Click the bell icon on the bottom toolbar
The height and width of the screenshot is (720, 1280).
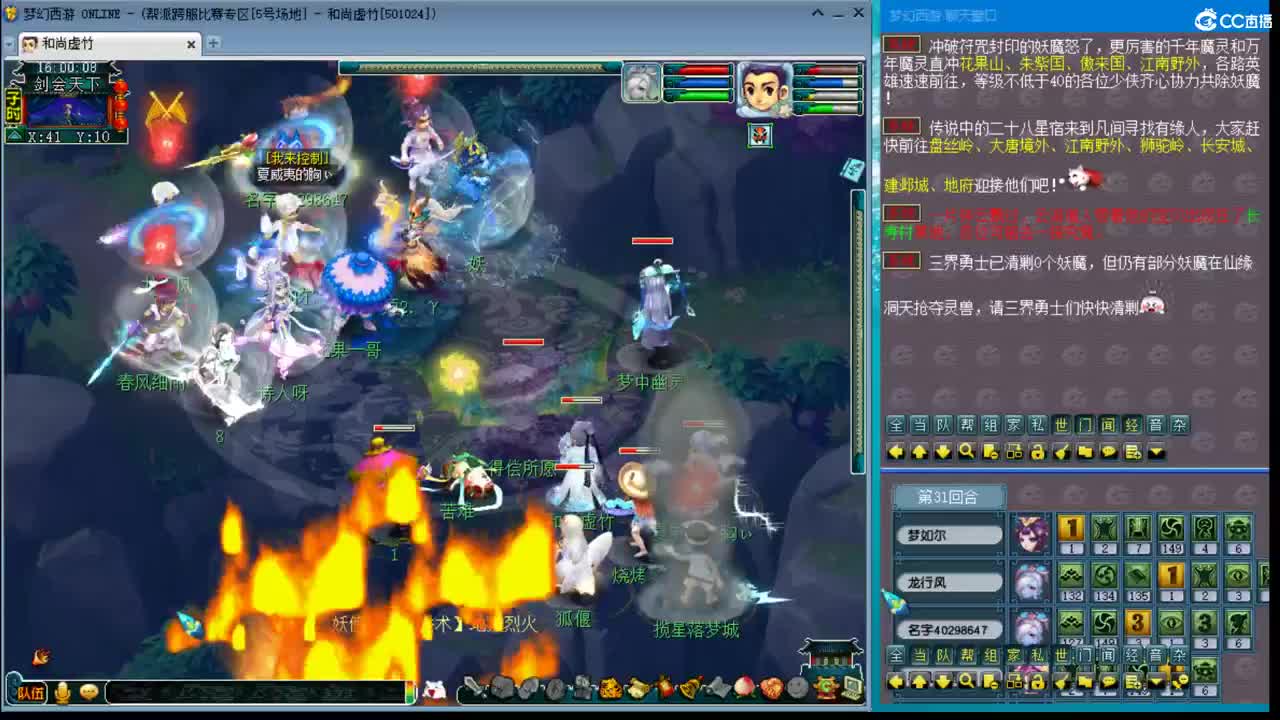pos(689,689)
